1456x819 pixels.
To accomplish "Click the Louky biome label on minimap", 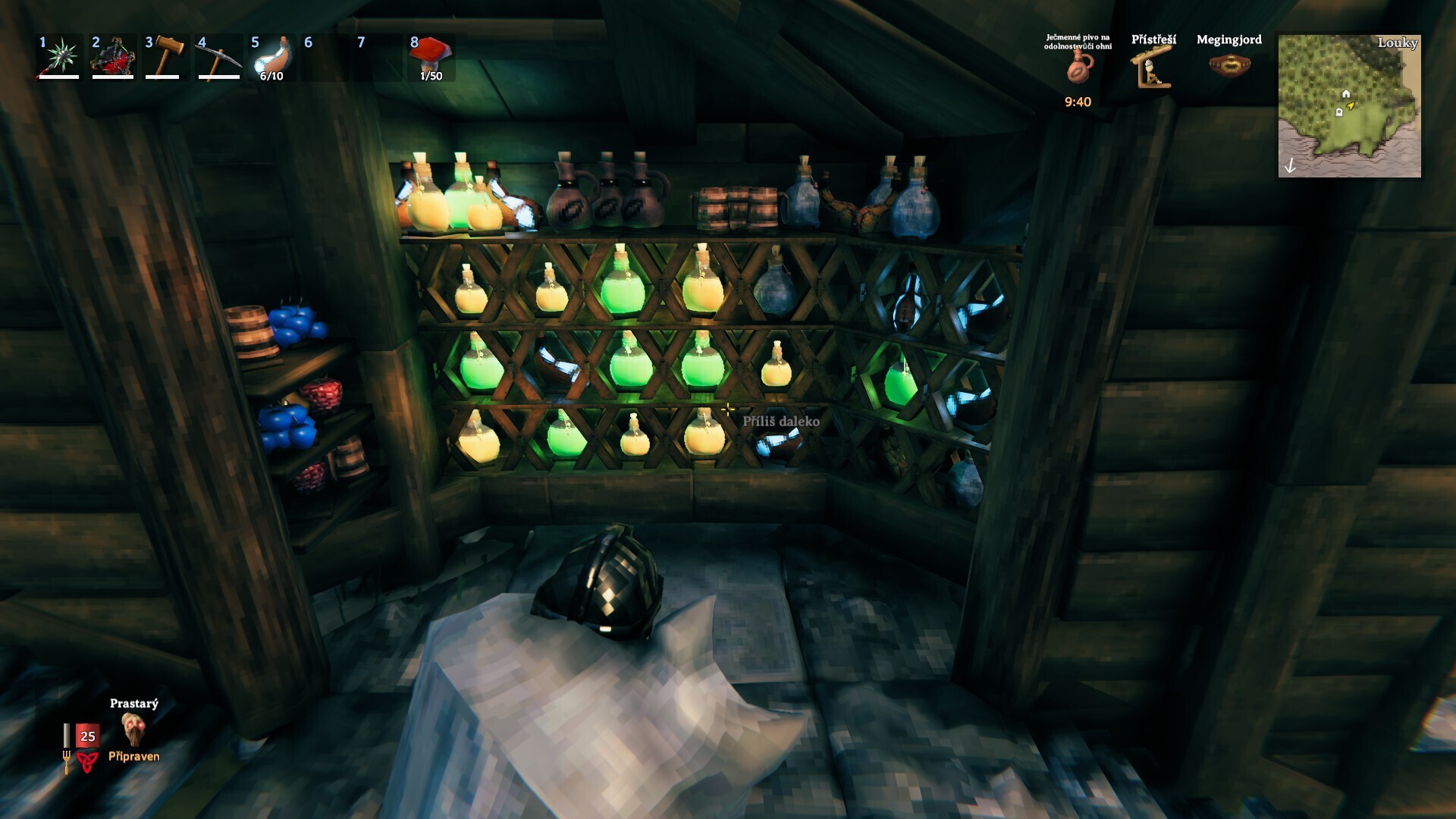I will tap(1398, 43).
